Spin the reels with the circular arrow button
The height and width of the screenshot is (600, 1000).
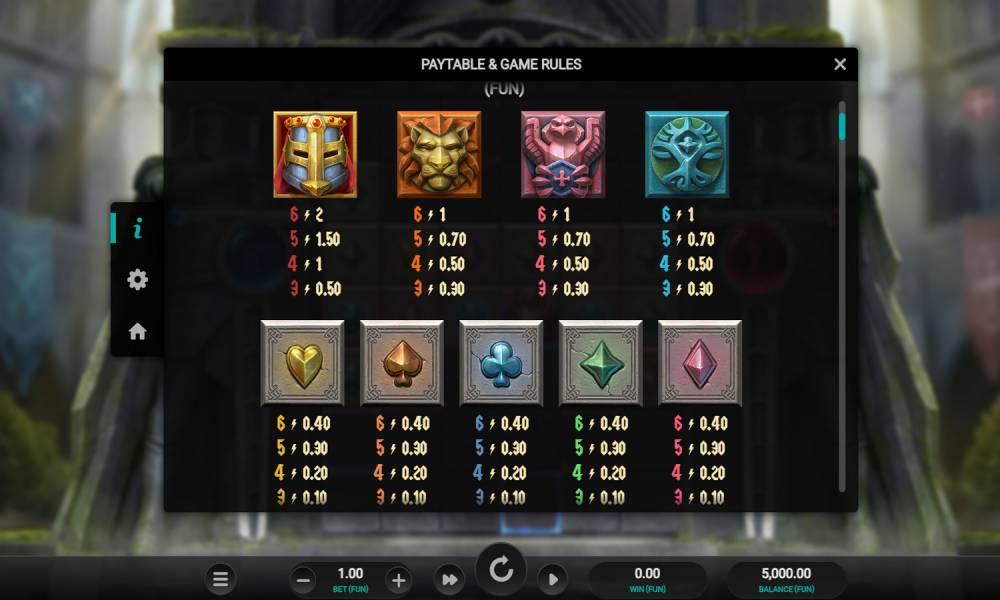pyautogui.click(x=501, y=571)
